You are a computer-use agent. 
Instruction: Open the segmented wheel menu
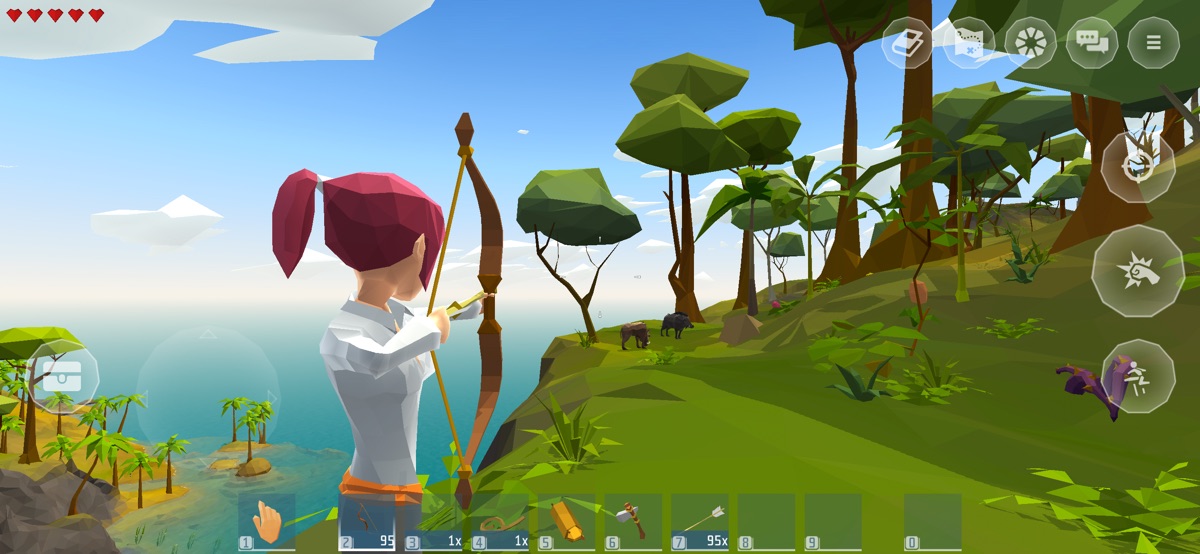[1030, 43]
